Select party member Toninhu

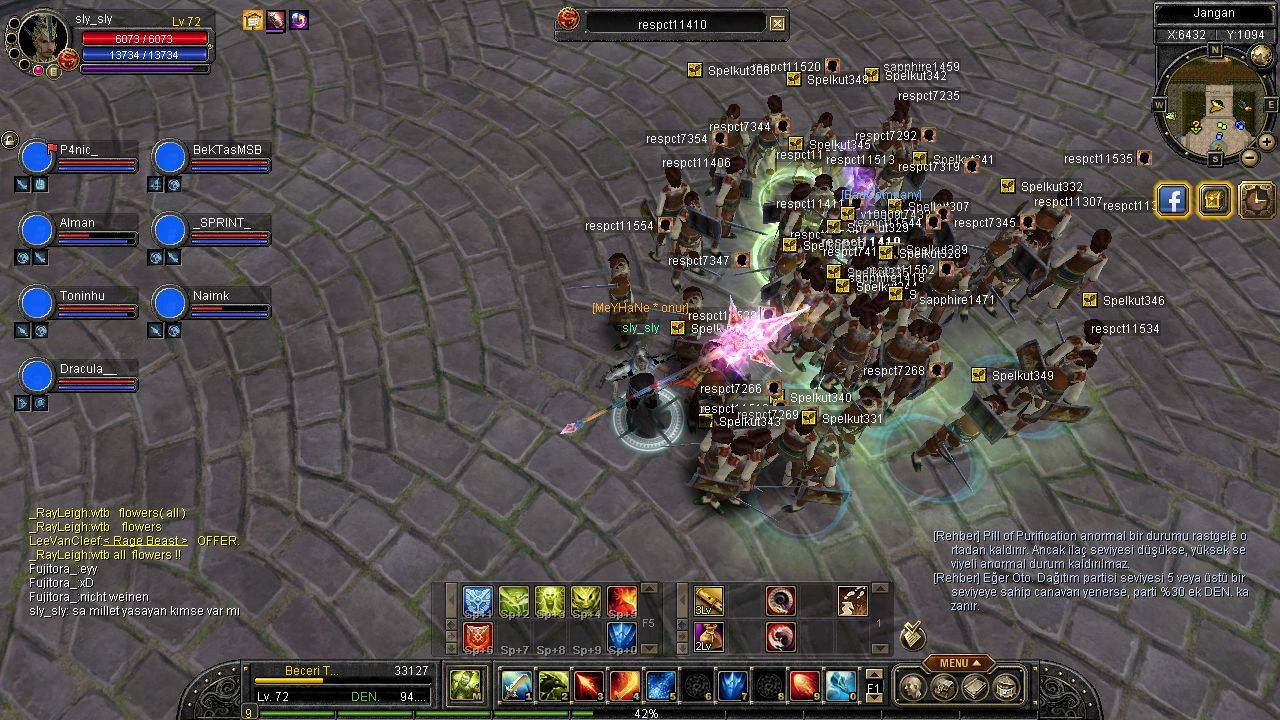pyautogui.click(x=37, y=304)
